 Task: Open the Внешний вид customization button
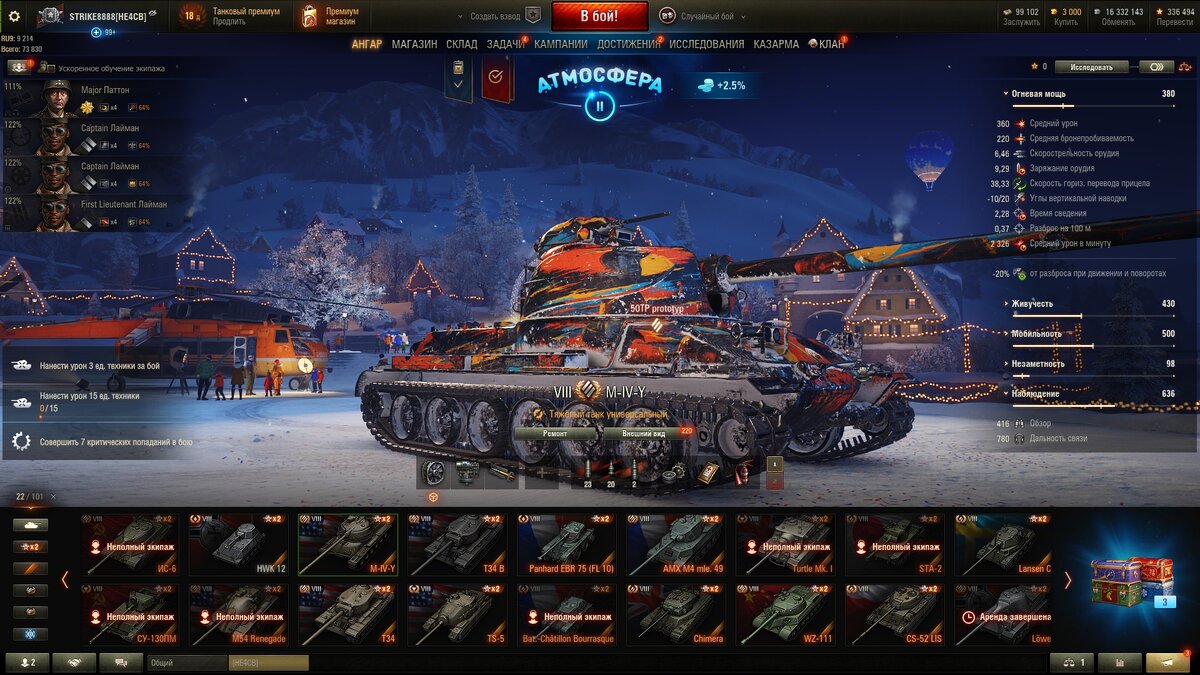tap(644, 434)
